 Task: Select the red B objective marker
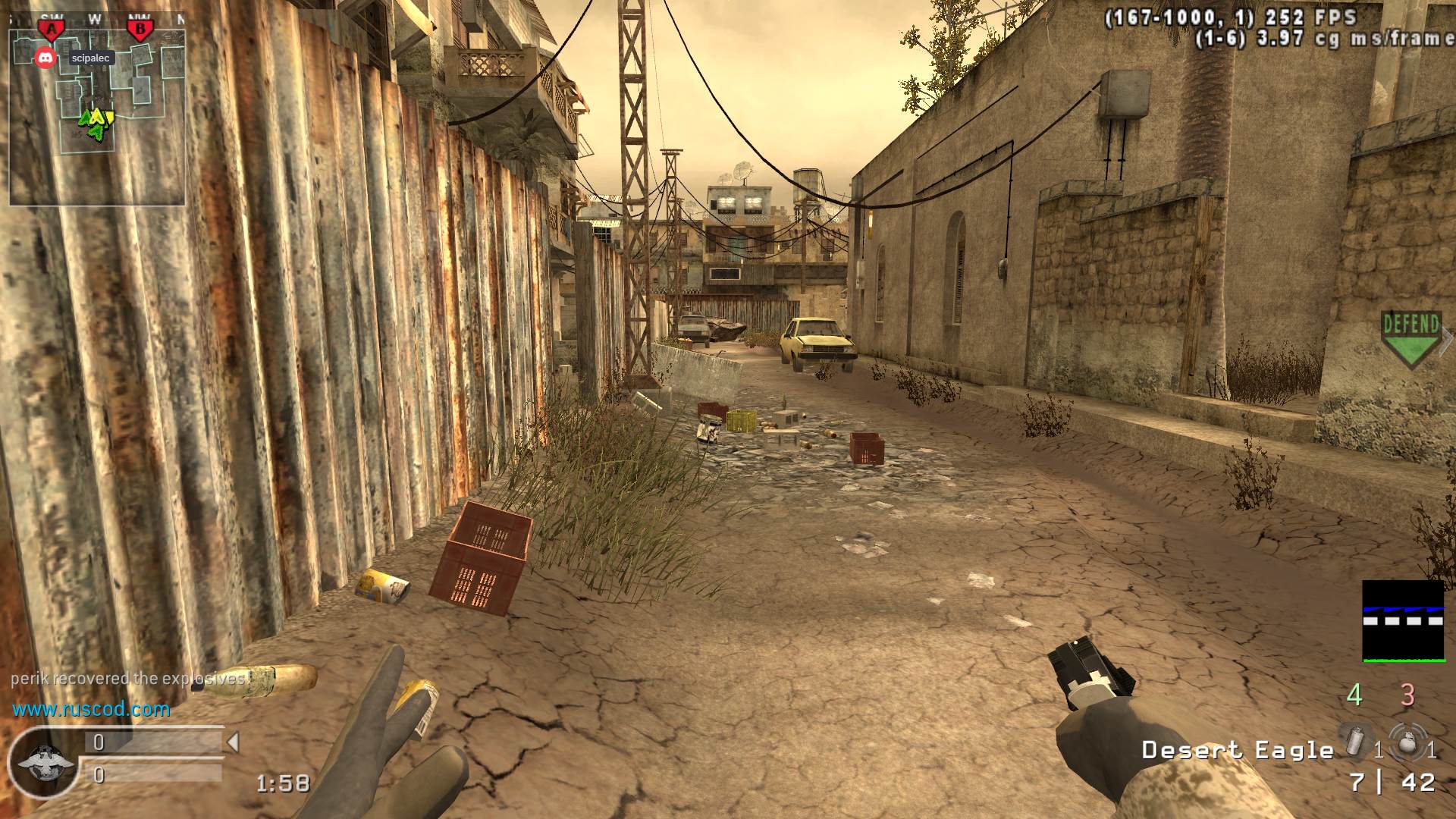tap(140, 30)
